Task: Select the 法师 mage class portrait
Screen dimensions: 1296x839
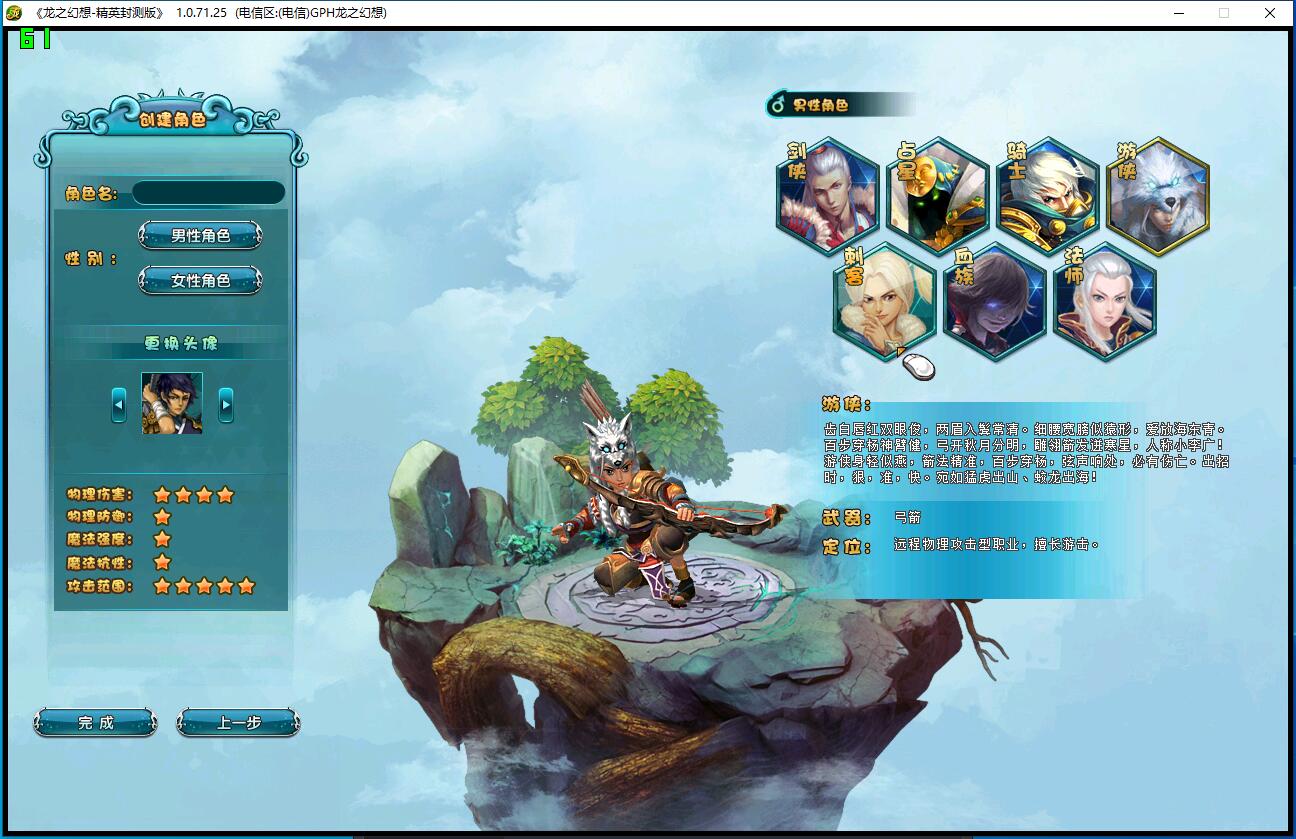Action: (1104, 302)
